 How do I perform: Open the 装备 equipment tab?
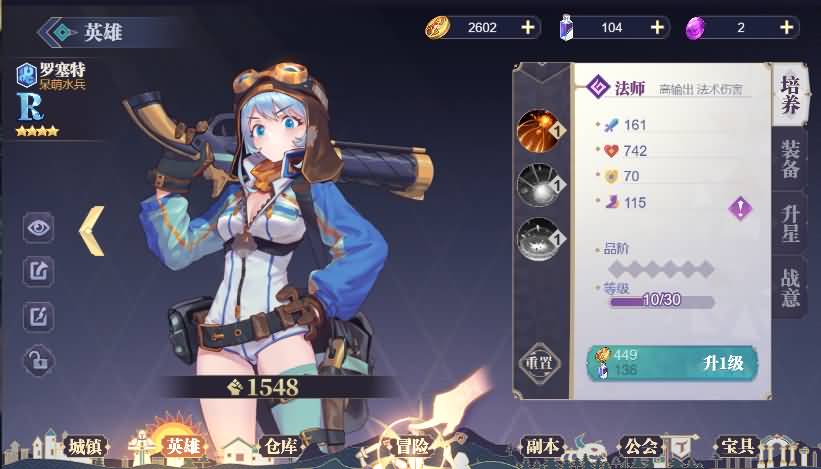coord(790,159)
